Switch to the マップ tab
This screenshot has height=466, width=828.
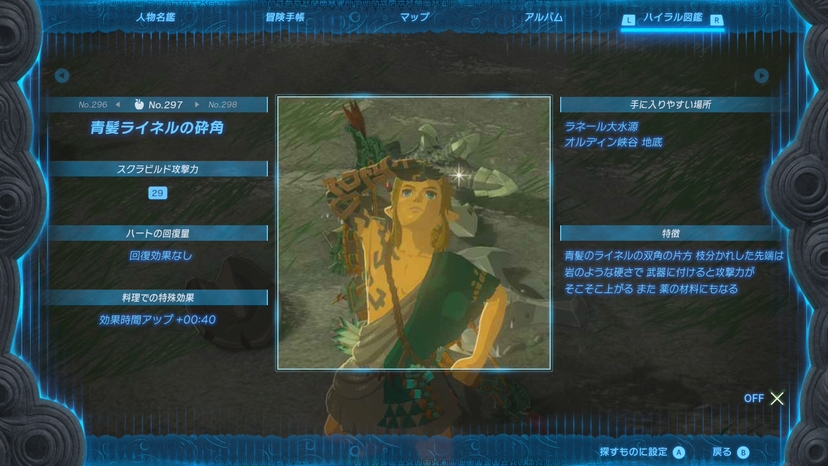414,17
